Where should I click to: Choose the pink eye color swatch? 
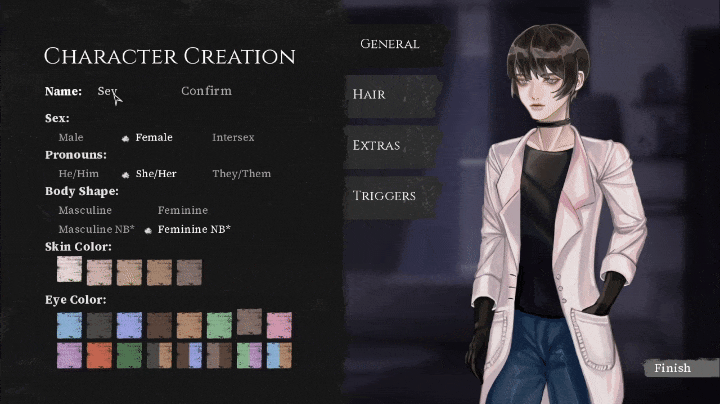click(x=279, y=325)
